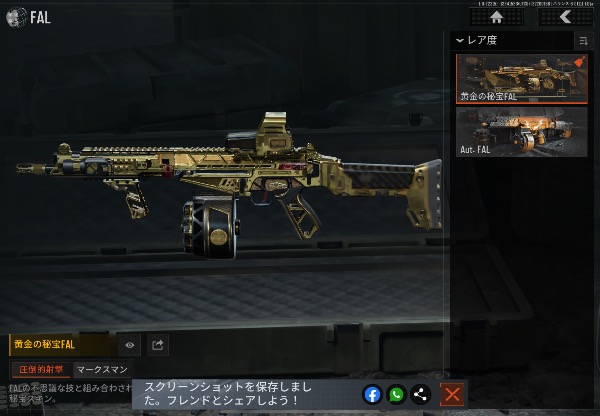The image size is (600, 416).
Task: Open the weapon share arrow button
Action: [158, 345]
